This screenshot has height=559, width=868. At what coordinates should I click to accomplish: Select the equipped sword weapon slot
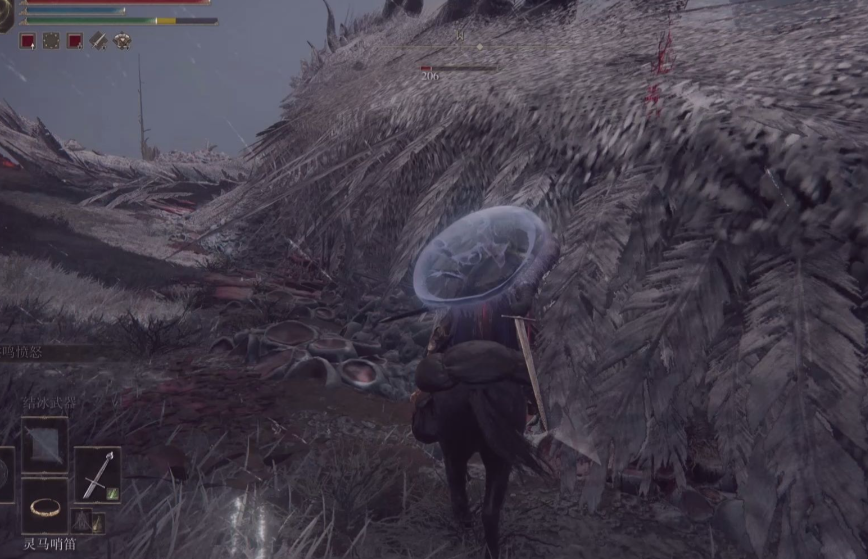pos(97,474)
